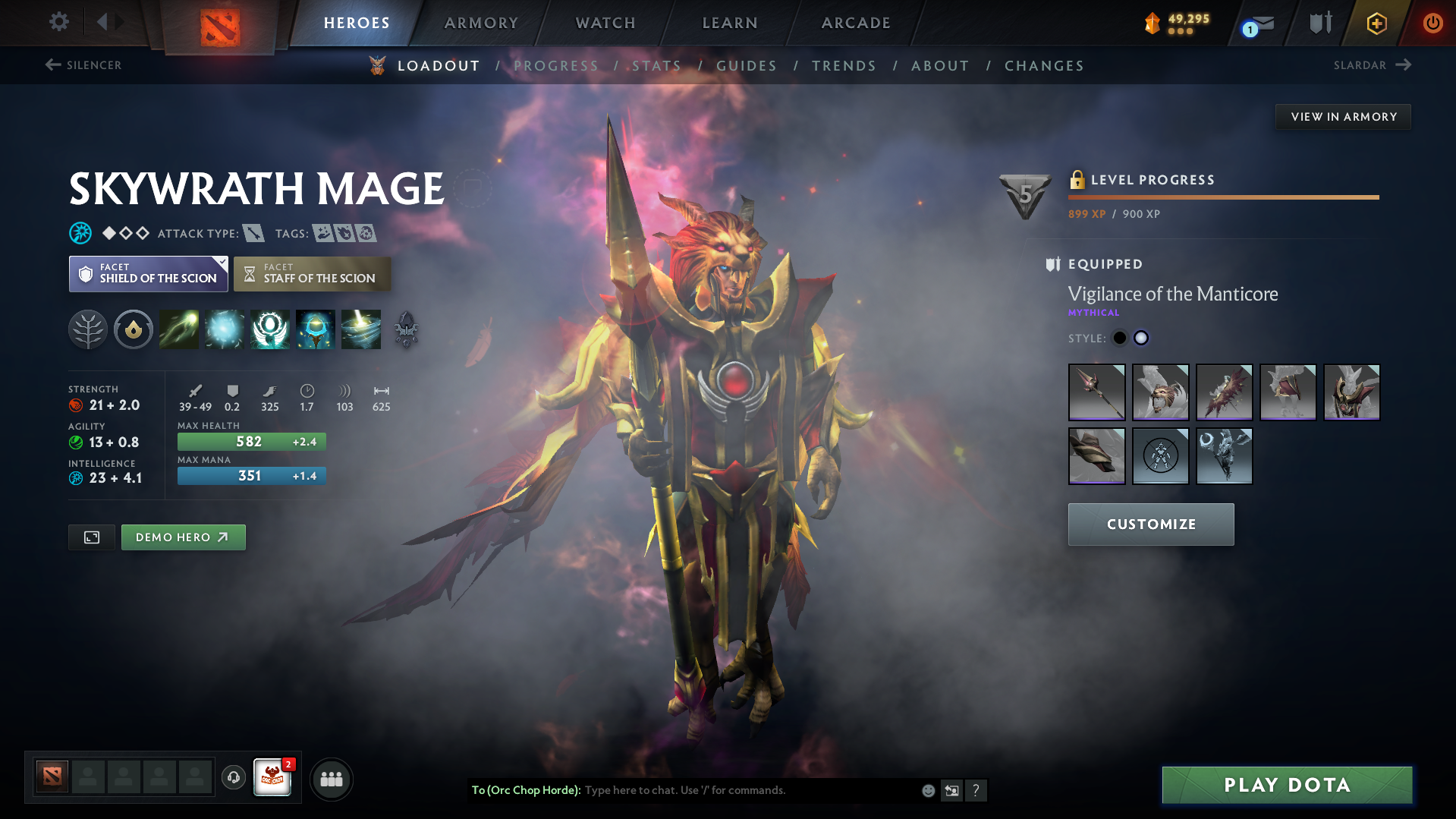This screenshot has width=1456, height=819.
Task: Select the Manticore weapon thumbnail
Action: click(1096, 392)
